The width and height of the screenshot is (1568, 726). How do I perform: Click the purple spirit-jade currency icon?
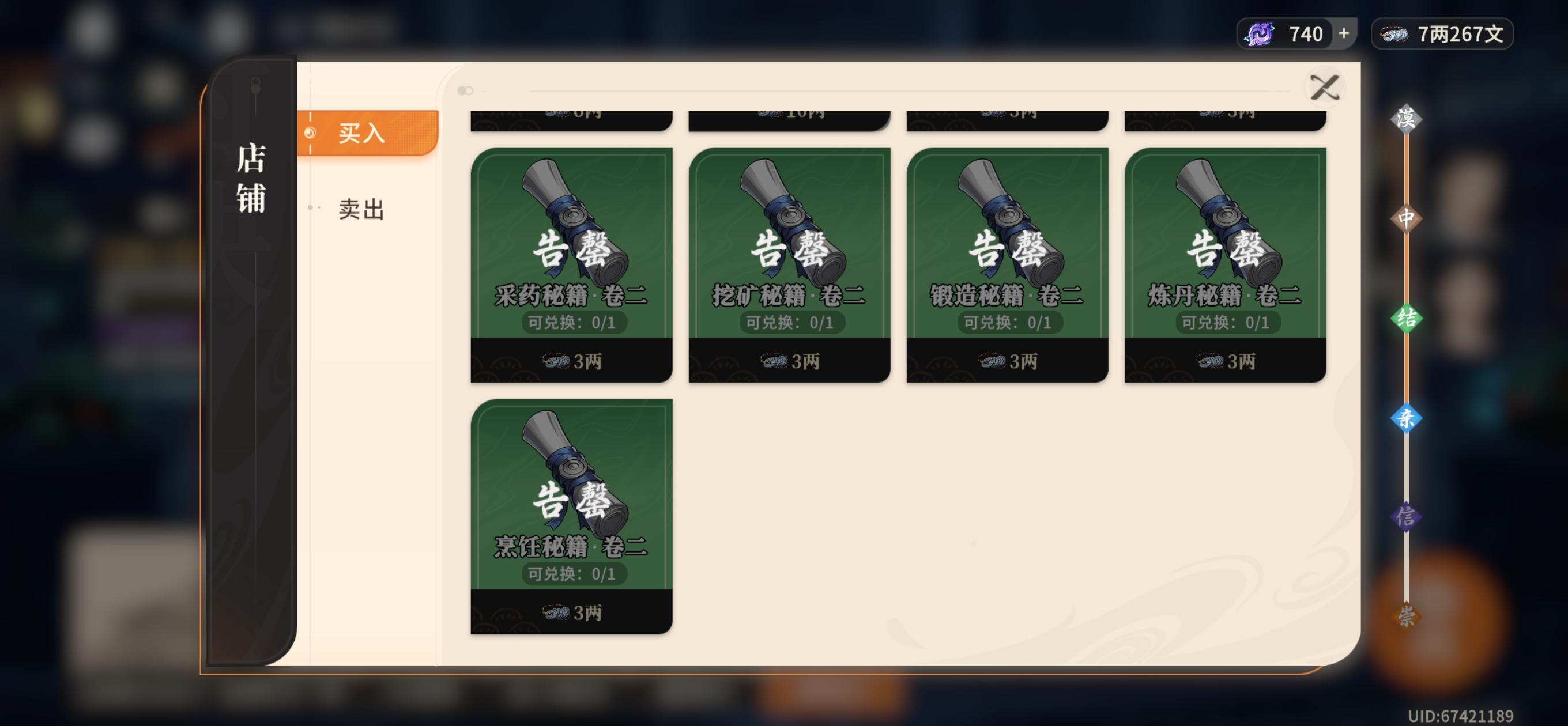tap(1260, 33)
